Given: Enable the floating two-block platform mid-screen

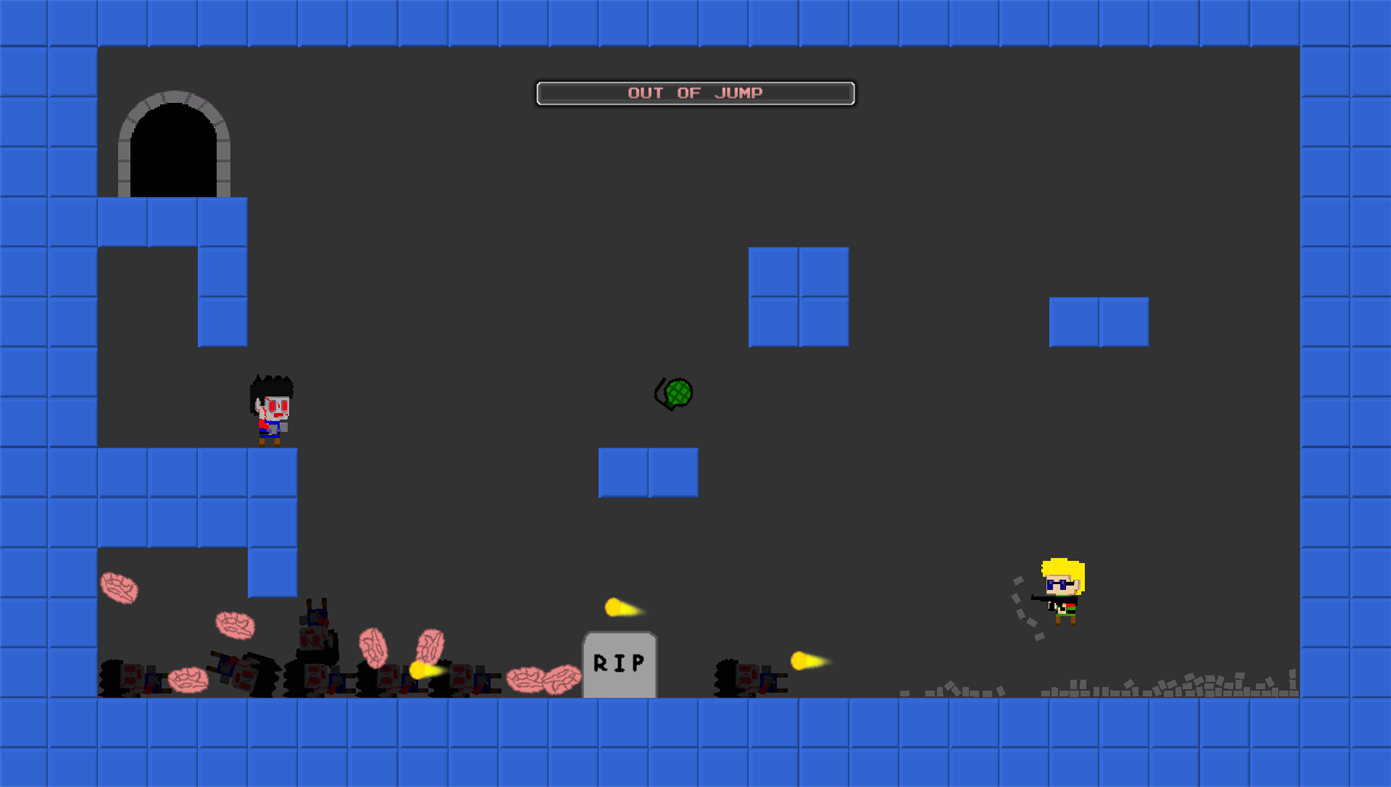Looking at the screenshot, I should pyautogui.click(x=648, y=472).
